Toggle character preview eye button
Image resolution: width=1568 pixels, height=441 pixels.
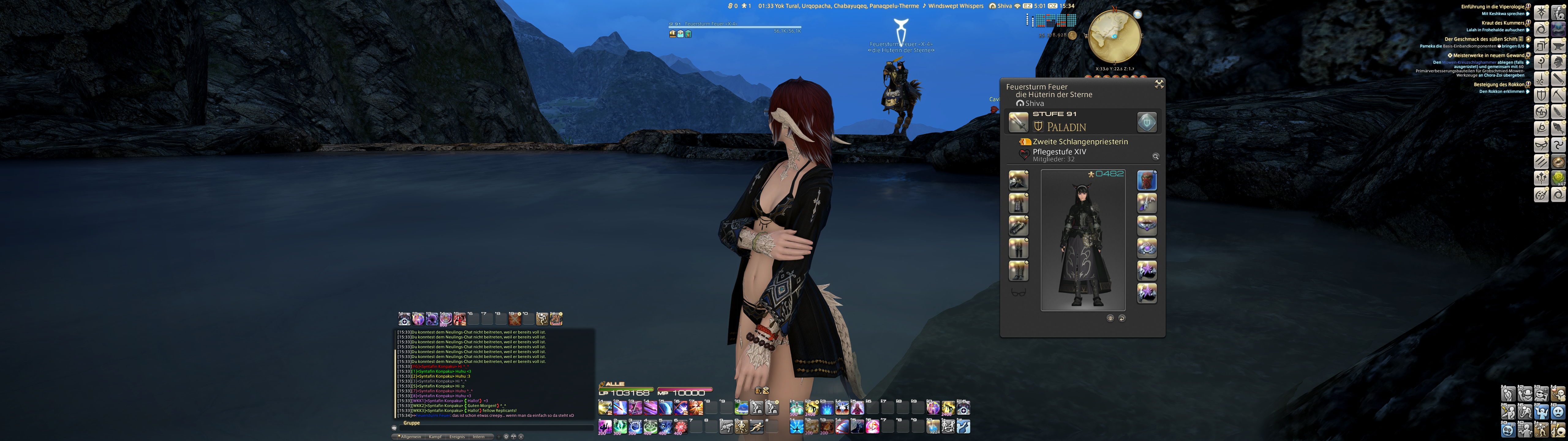1110,318
